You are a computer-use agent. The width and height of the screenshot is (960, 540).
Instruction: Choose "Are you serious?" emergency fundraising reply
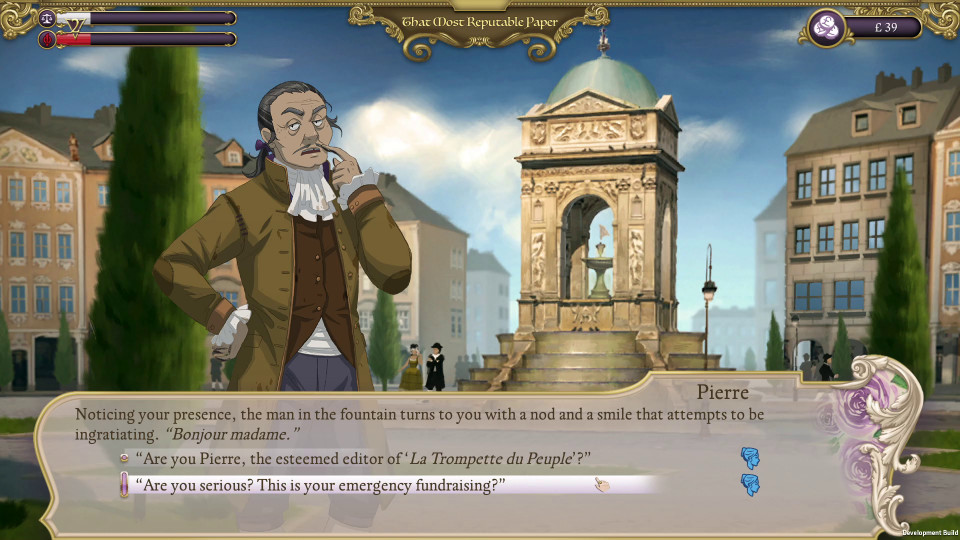click(325, 485)
